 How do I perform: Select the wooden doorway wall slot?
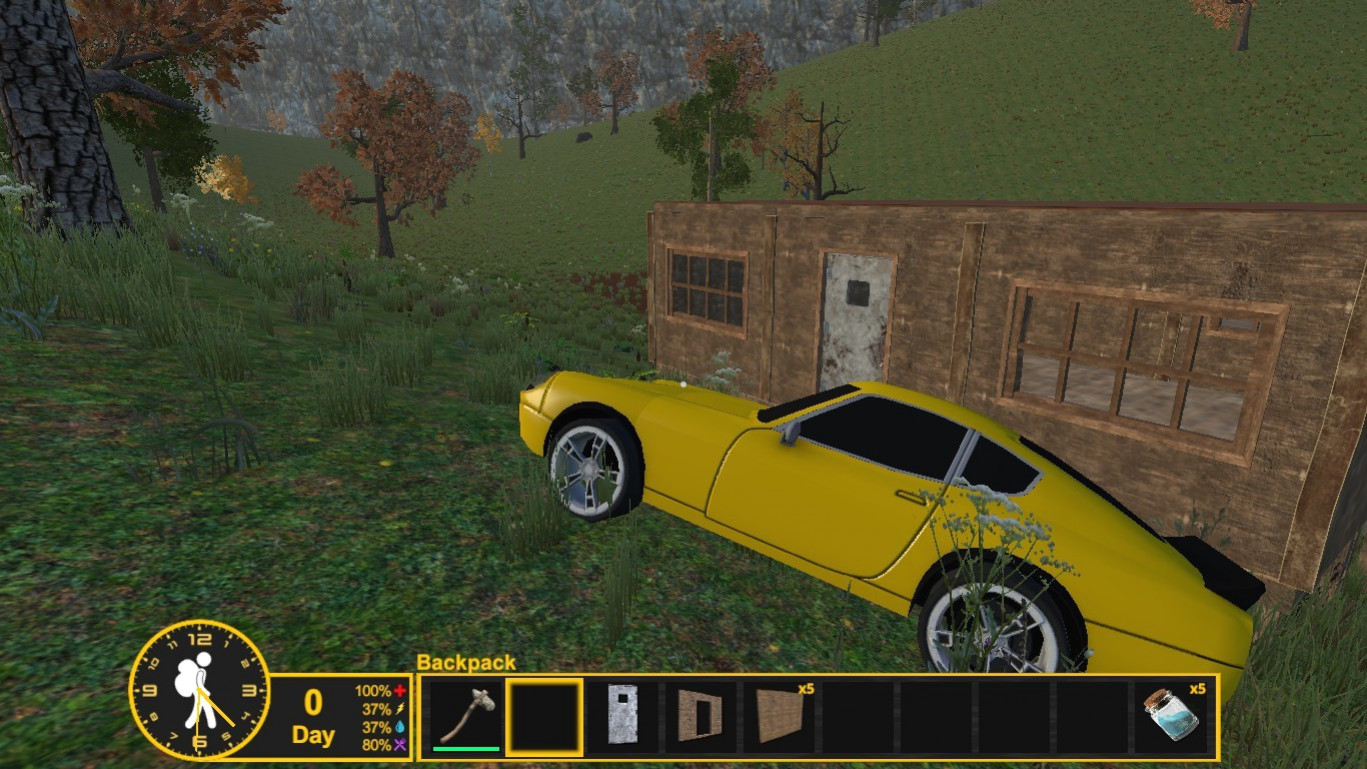pyautogui.click(x=700, y=716)
